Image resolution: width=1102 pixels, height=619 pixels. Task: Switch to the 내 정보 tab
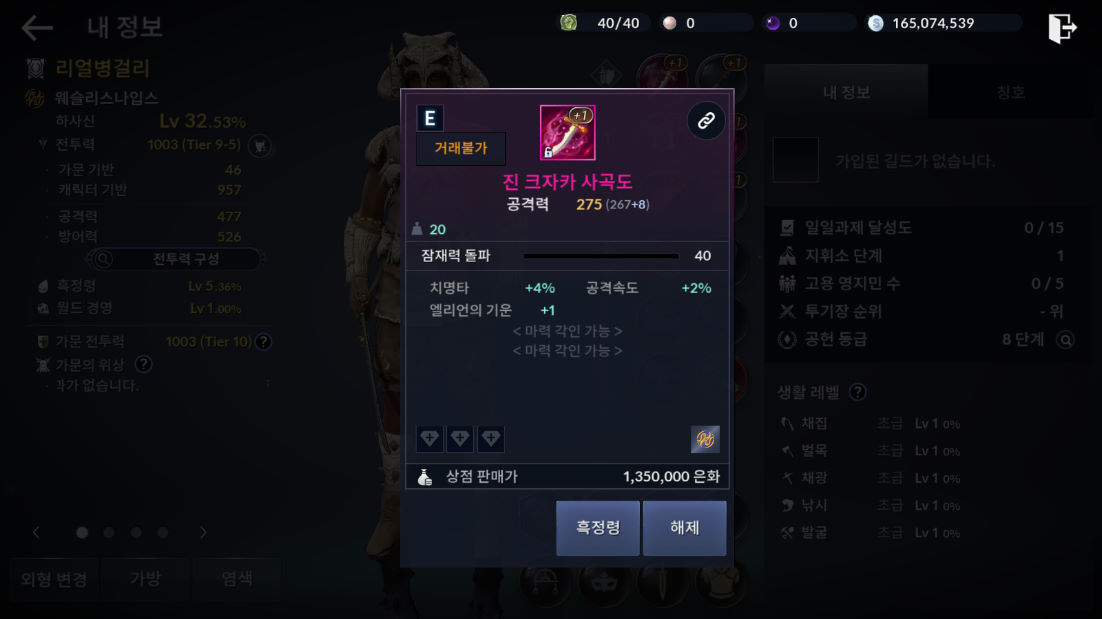pos(846,92)
